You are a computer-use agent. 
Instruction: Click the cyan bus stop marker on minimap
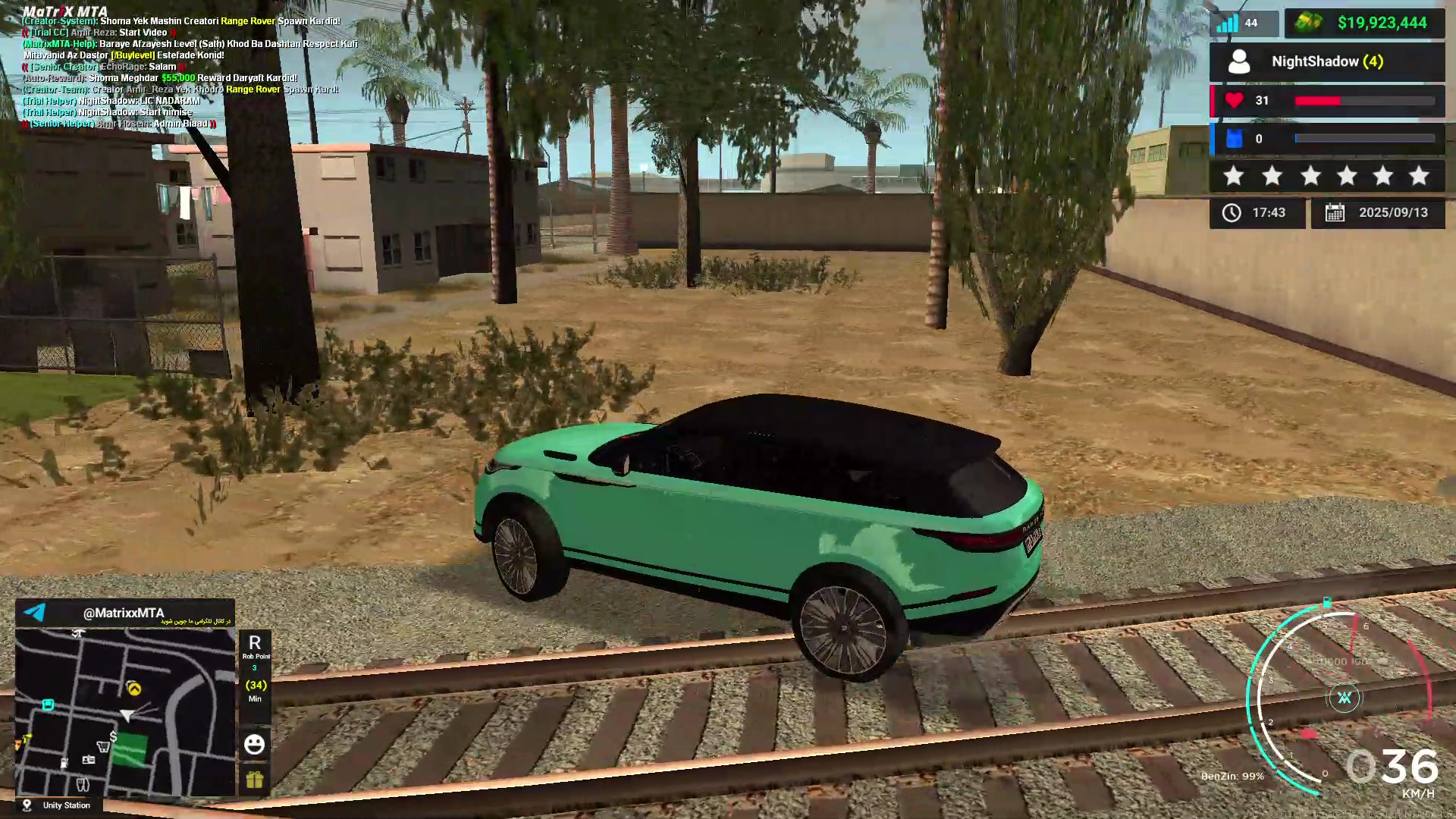[48, 704]
